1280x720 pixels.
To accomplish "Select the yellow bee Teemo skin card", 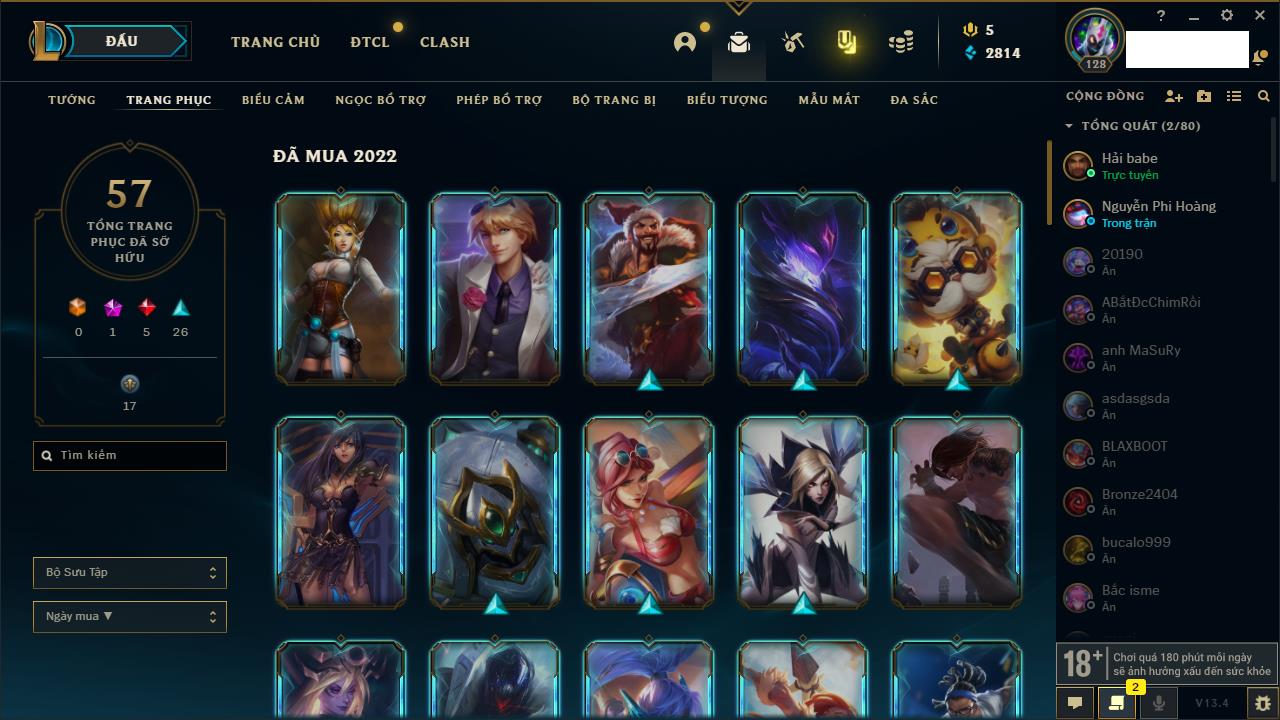I will click(x=957, y=288).
